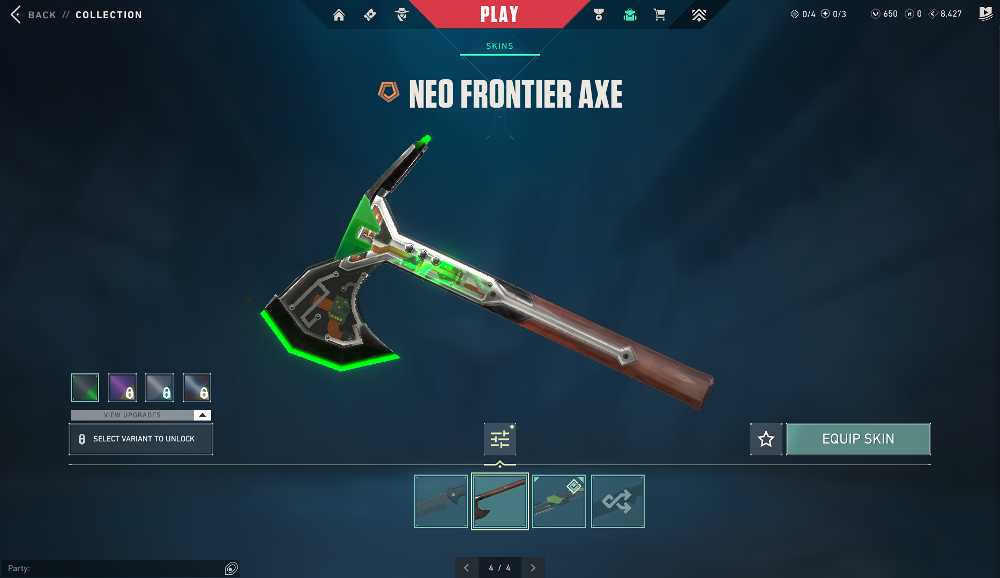Select the red-handled axe skin thumbnail

500,501
